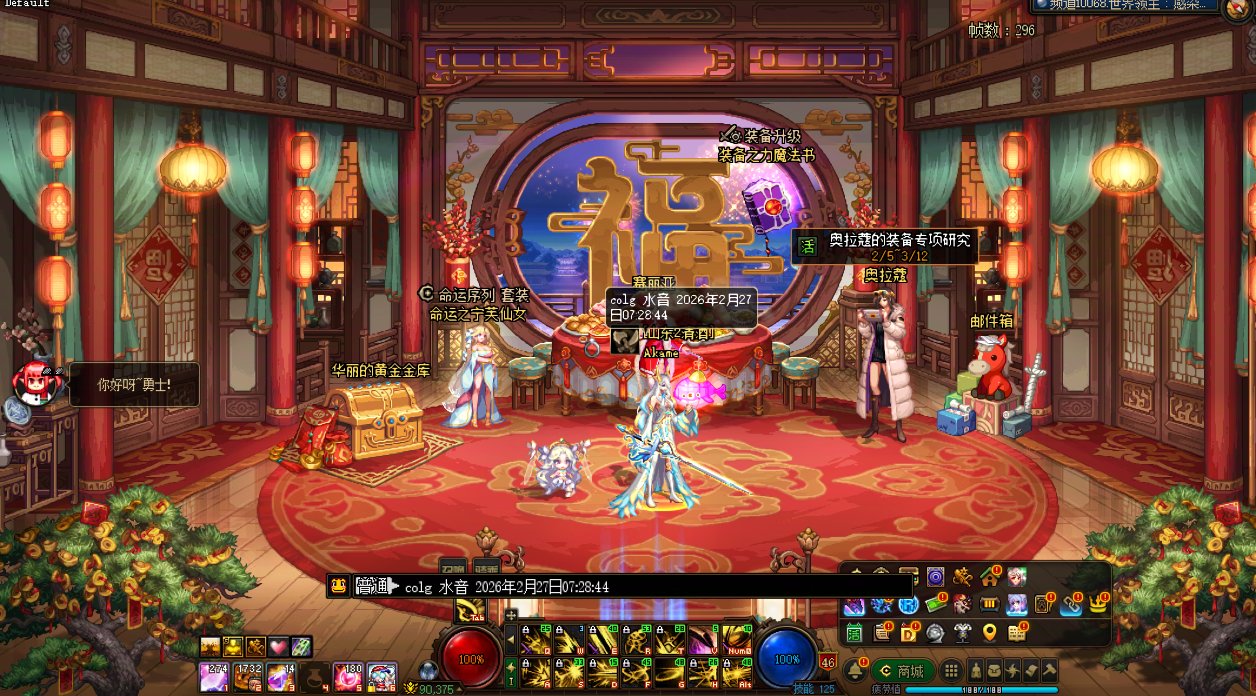Screen dimensions: 1256x696
Task: Open the character silhouette menu button
Action: pos(975,671)
